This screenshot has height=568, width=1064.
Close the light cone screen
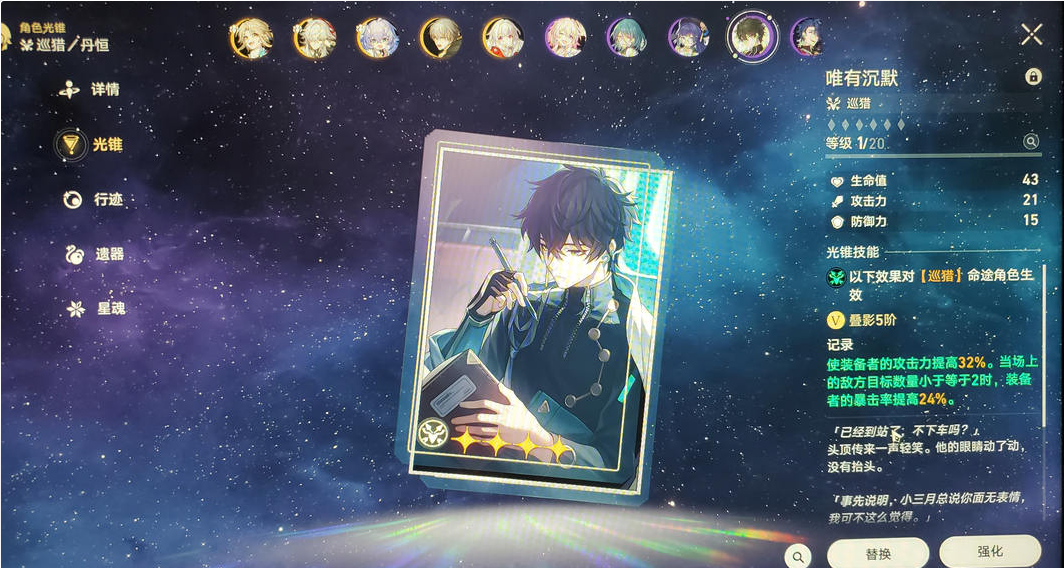coord(1032,35)
